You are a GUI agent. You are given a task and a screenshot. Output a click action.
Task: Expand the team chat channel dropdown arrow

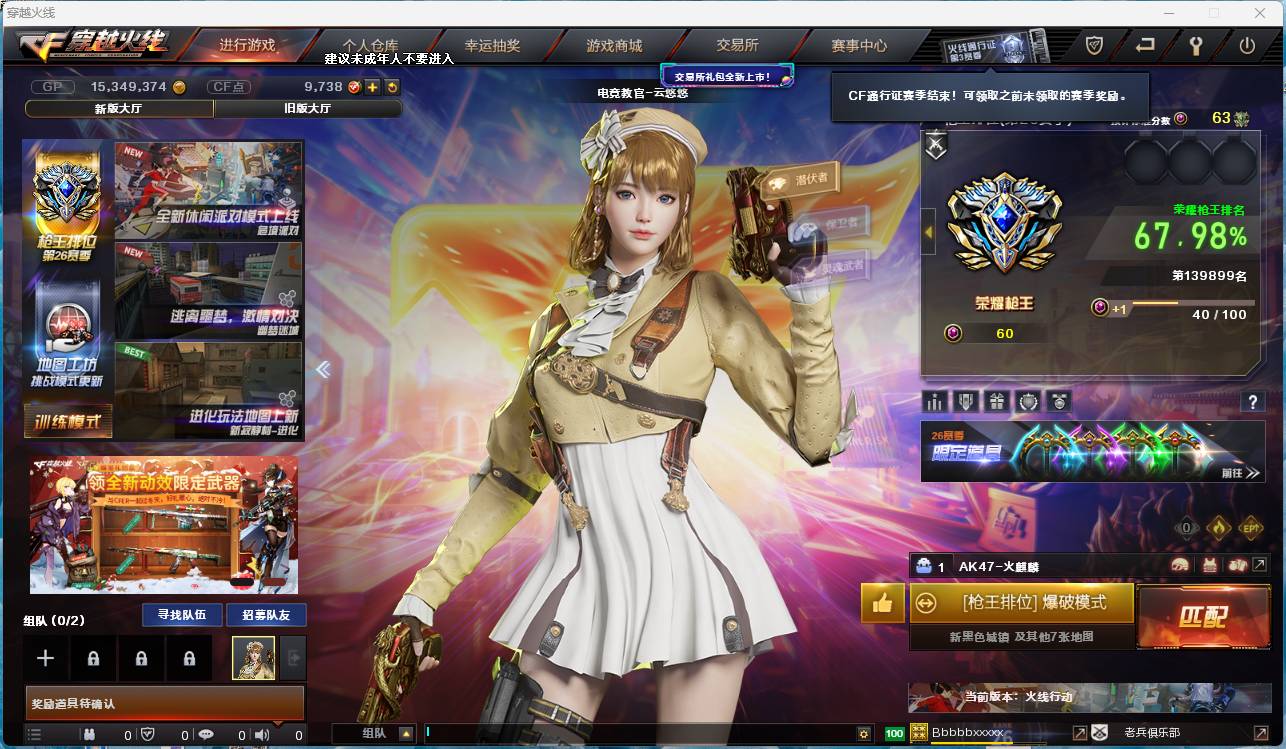tap(407, 733)
